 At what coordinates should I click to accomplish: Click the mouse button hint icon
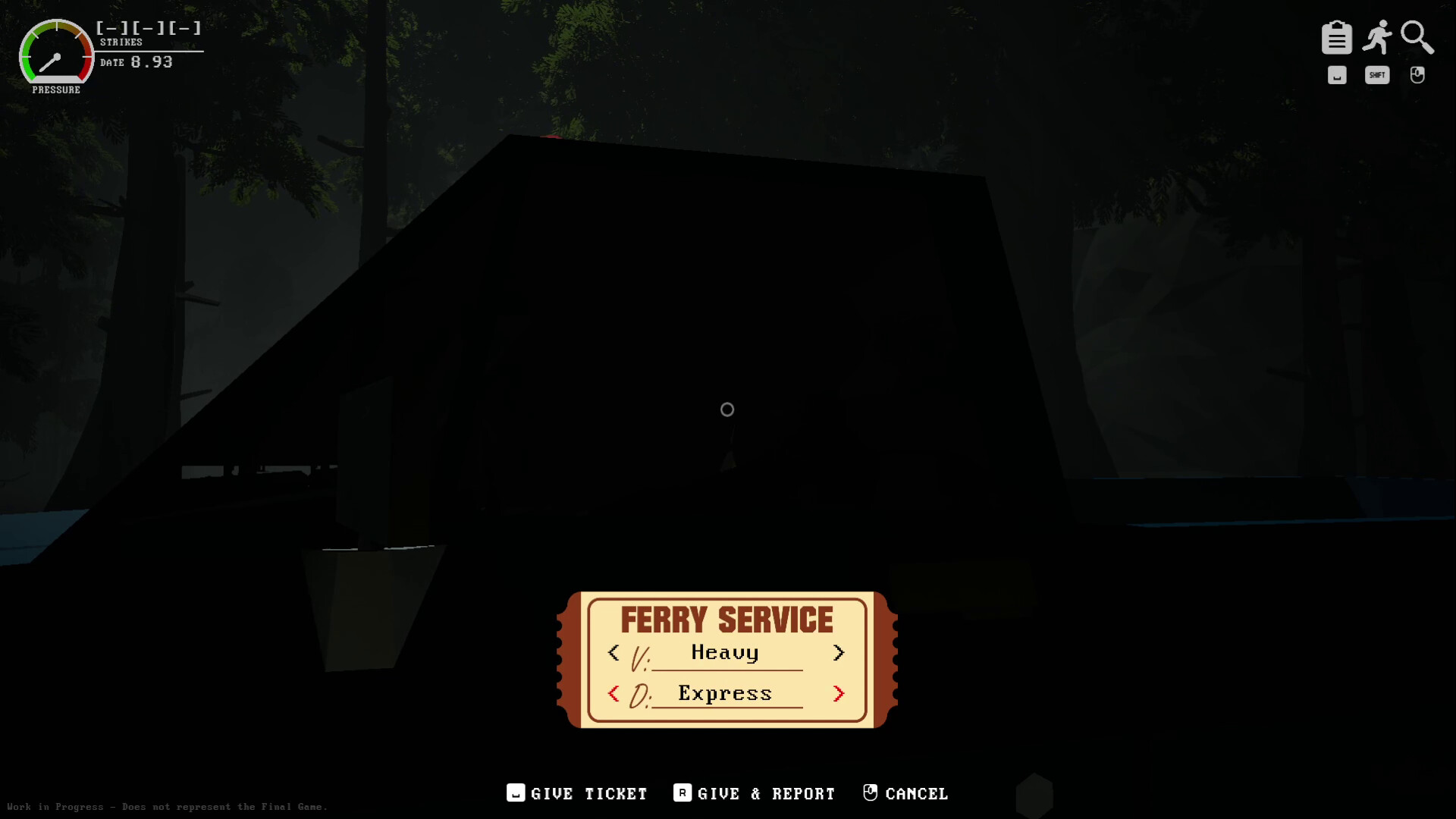click(1417, 74)
